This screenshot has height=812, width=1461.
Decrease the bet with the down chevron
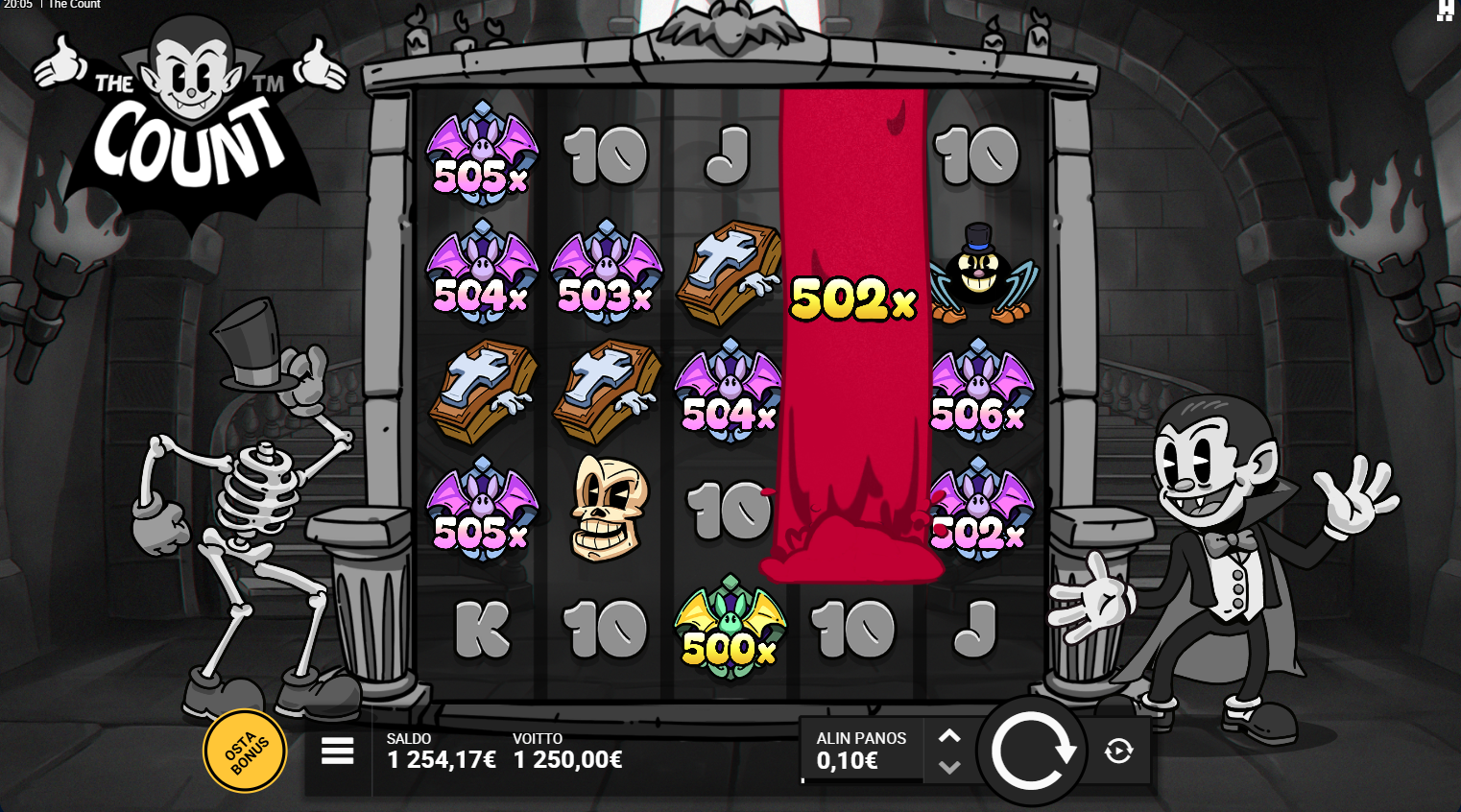click(950, 767)
